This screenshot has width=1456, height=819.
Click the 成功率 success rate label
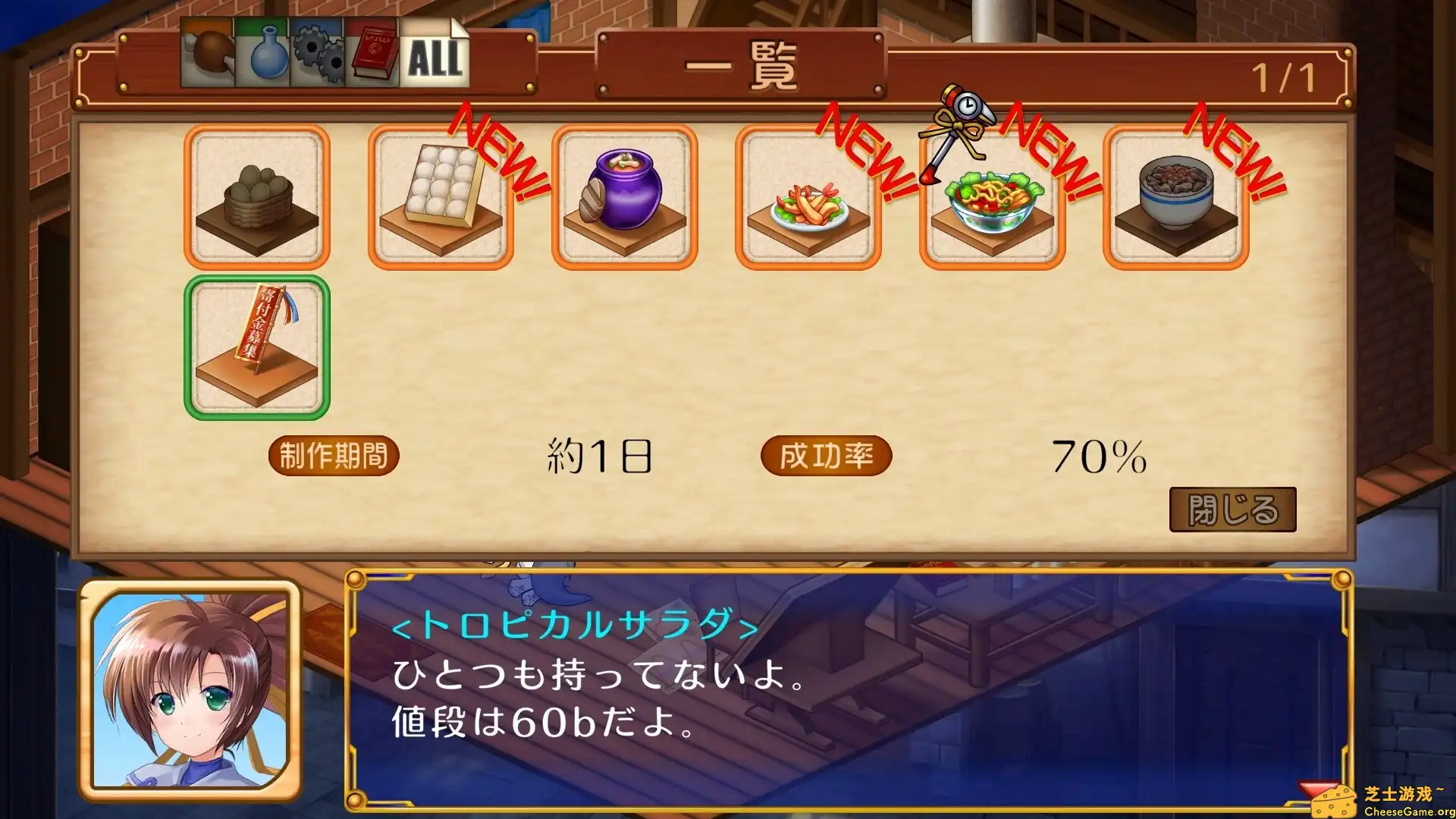tap(828, 455)
